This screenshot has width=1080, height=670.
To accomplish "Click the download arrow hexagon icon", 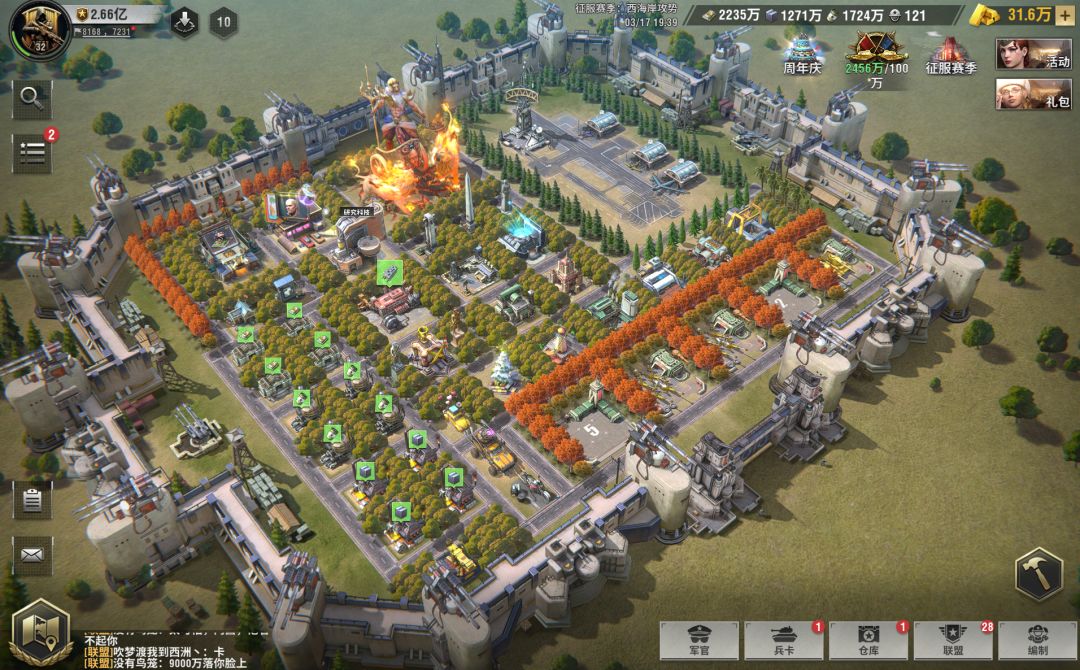I will click(x=184, y=22).
